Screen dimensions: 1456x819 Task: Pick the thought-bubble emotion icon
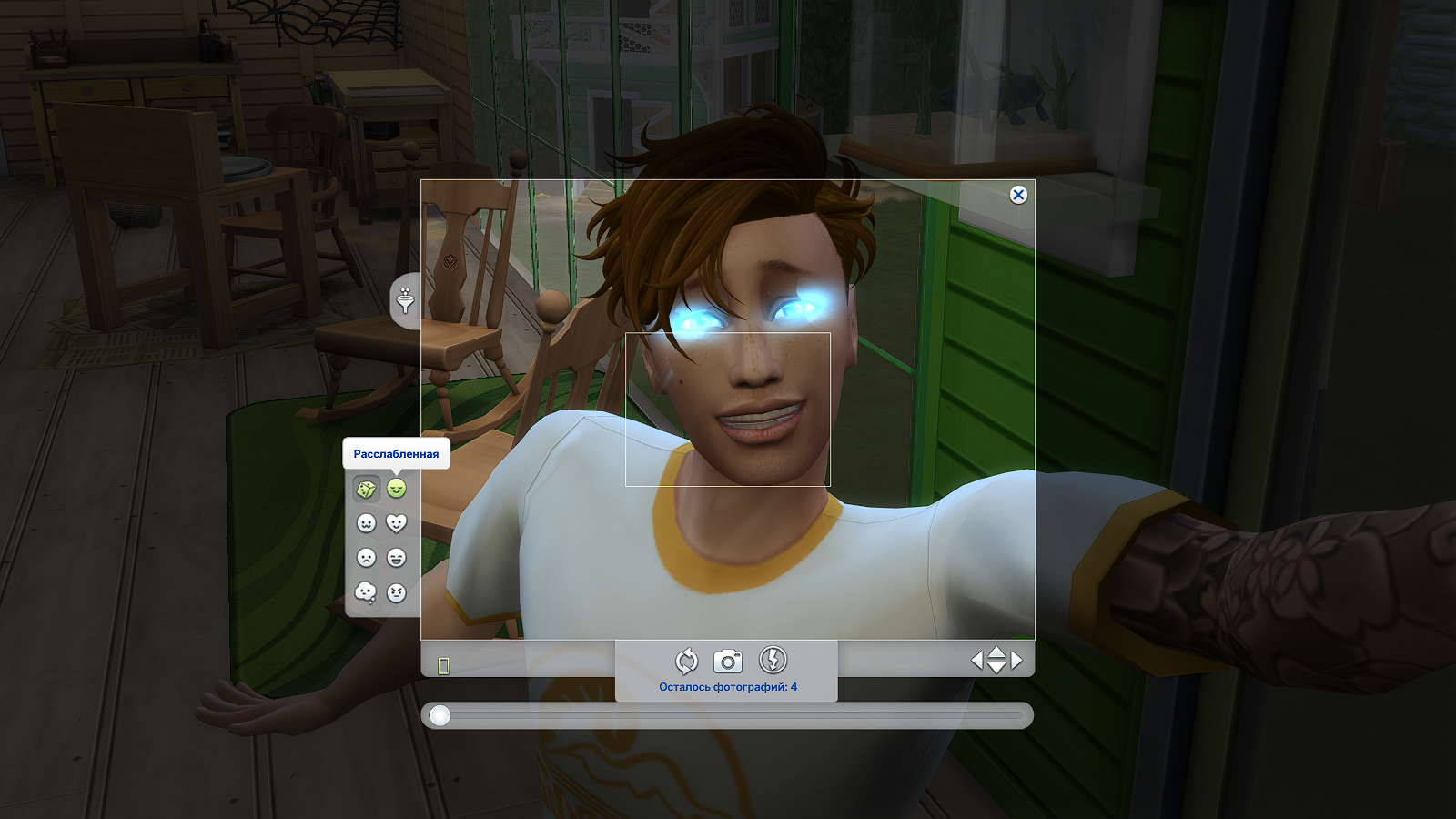pyautogui.click(x=365, y=590)
